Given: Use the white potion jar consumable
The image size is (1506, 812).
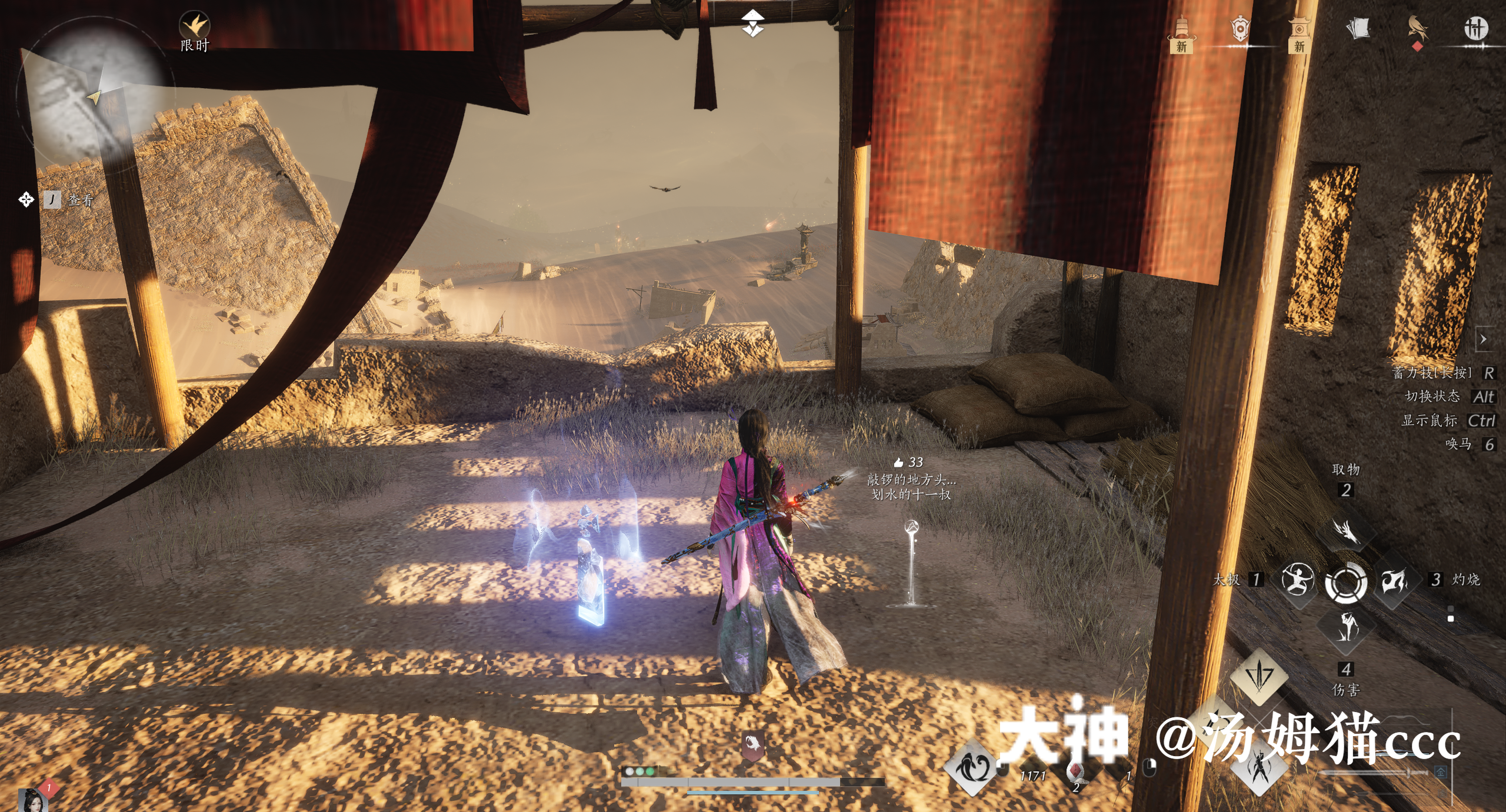Looking at the screenshot, I should click(x=1075, y=771).
